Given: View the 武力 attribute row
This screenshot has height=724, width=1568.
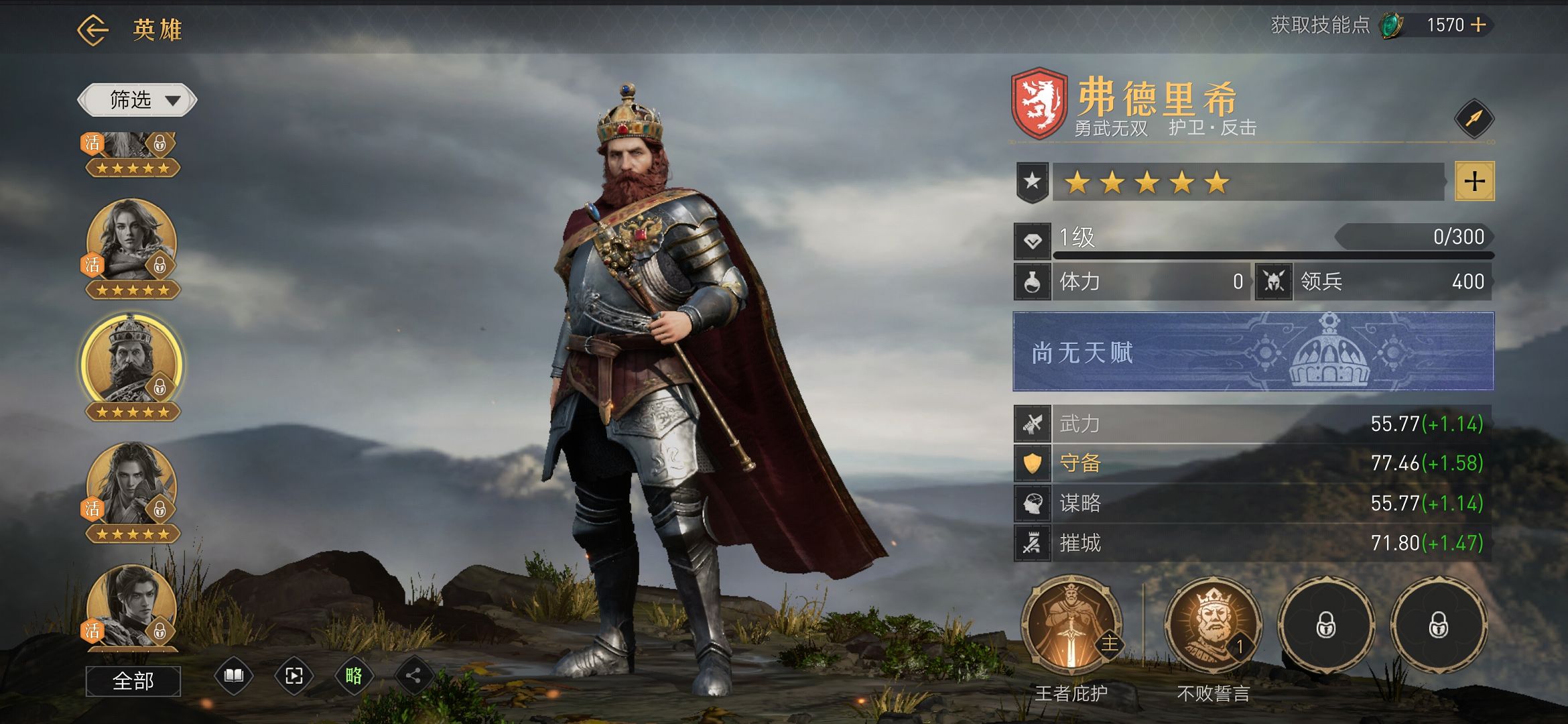Looking at the screenshot, I should [x=1252, y=424].
